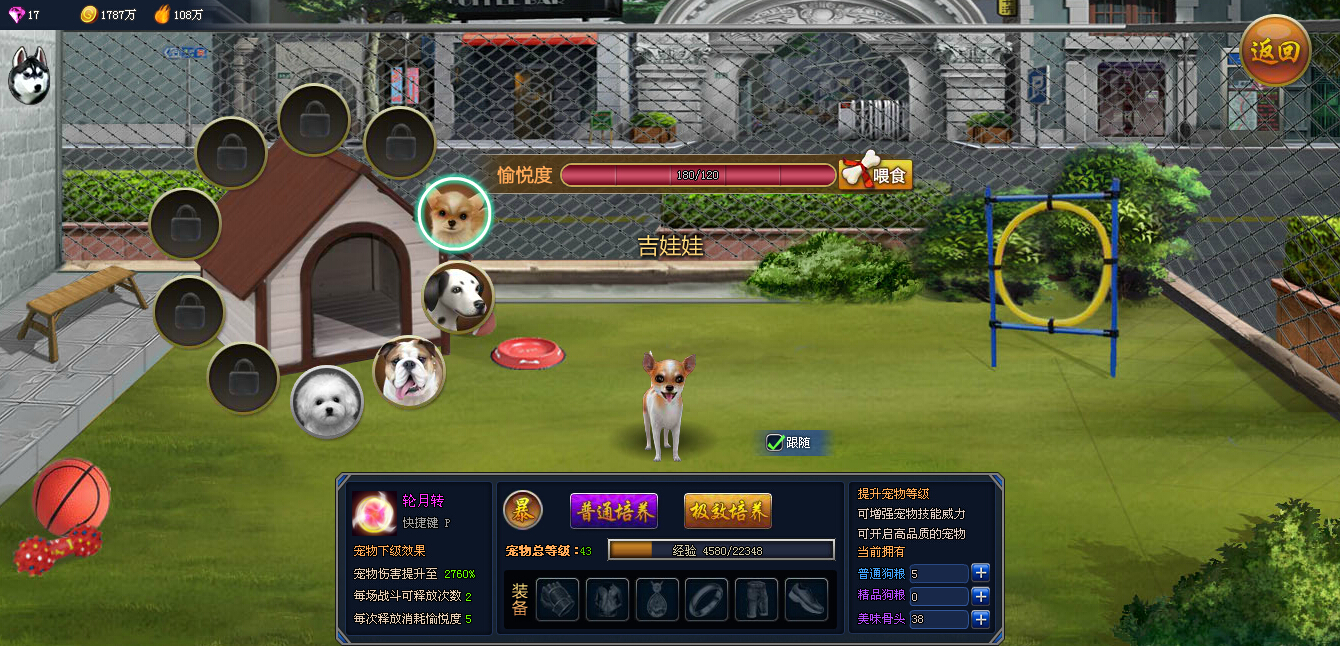Click the round 暴 crit button

(522, 510)
